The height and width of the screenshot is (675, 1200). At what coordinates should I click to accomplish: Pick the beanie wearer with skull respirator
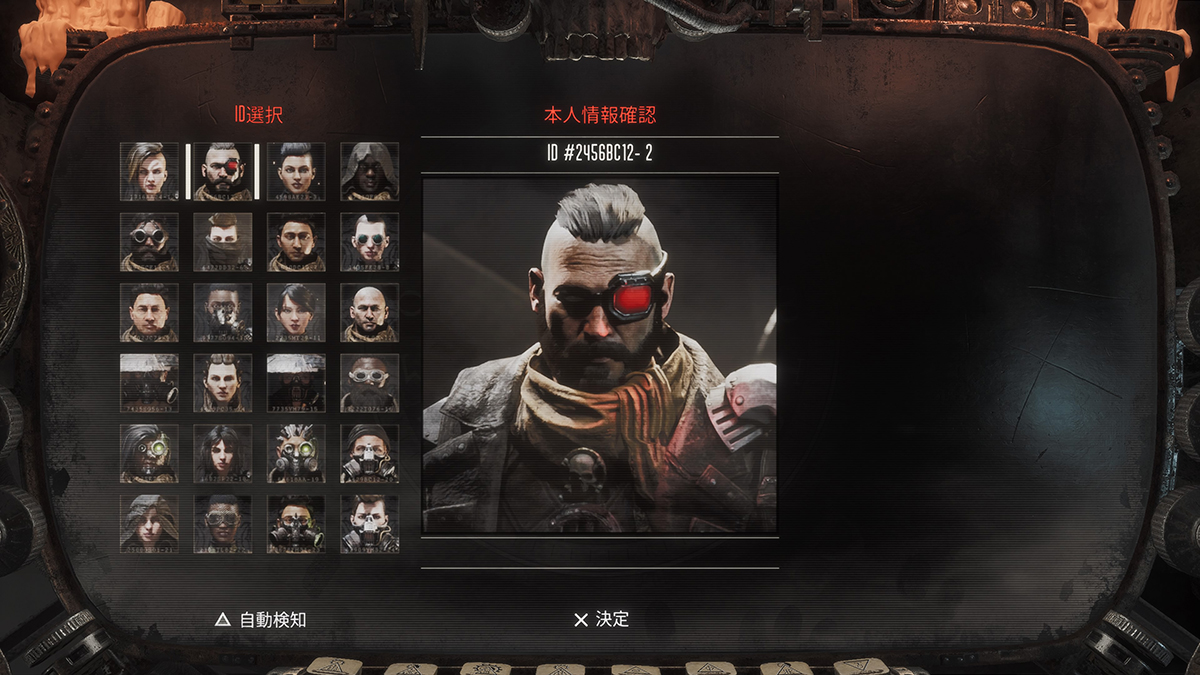tap(369, 453)
